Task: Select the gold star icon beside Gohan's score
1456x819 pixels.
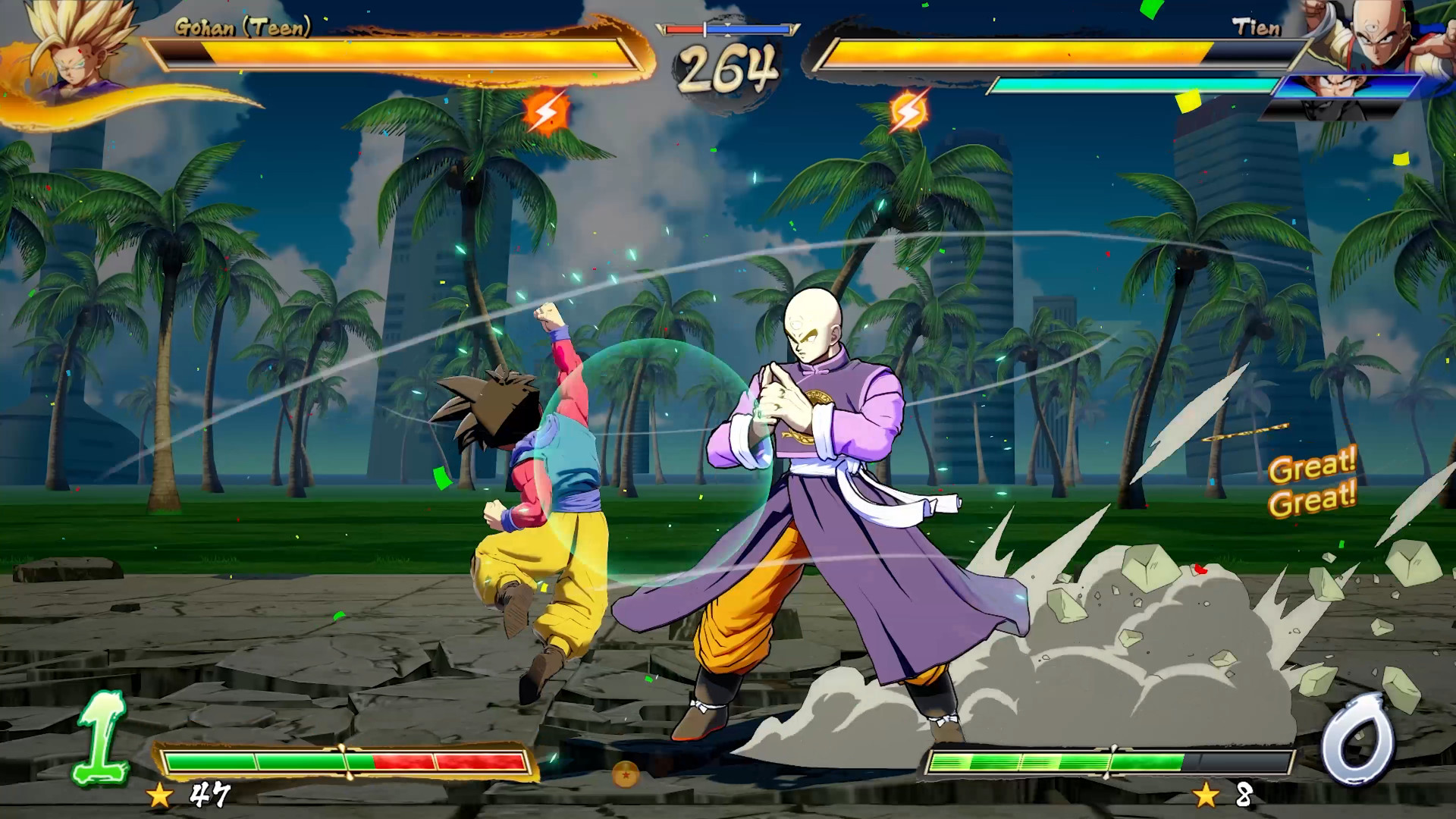Action: pos(159,796)
